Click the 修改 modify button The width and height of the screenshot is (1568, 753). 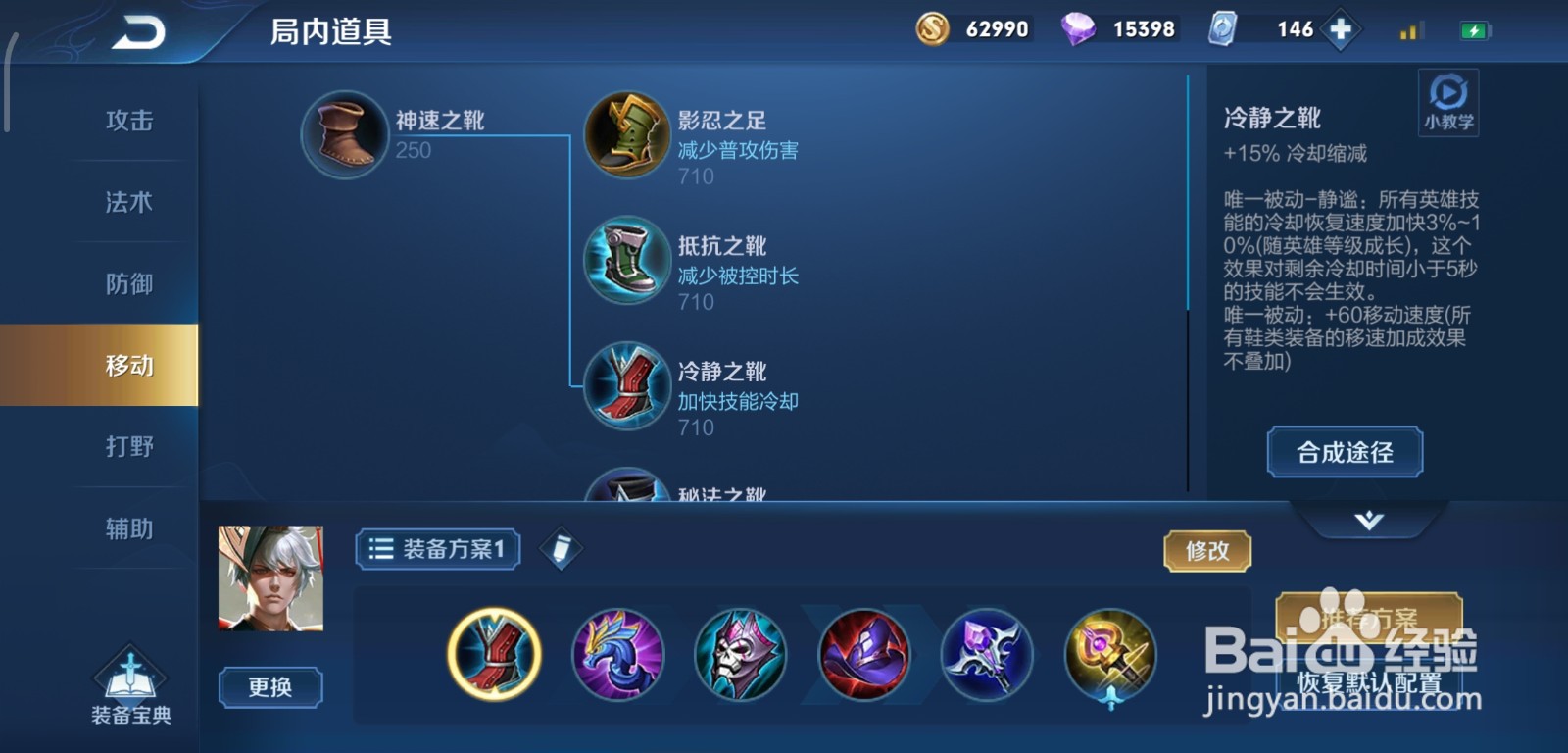[x=1207, y=552]
